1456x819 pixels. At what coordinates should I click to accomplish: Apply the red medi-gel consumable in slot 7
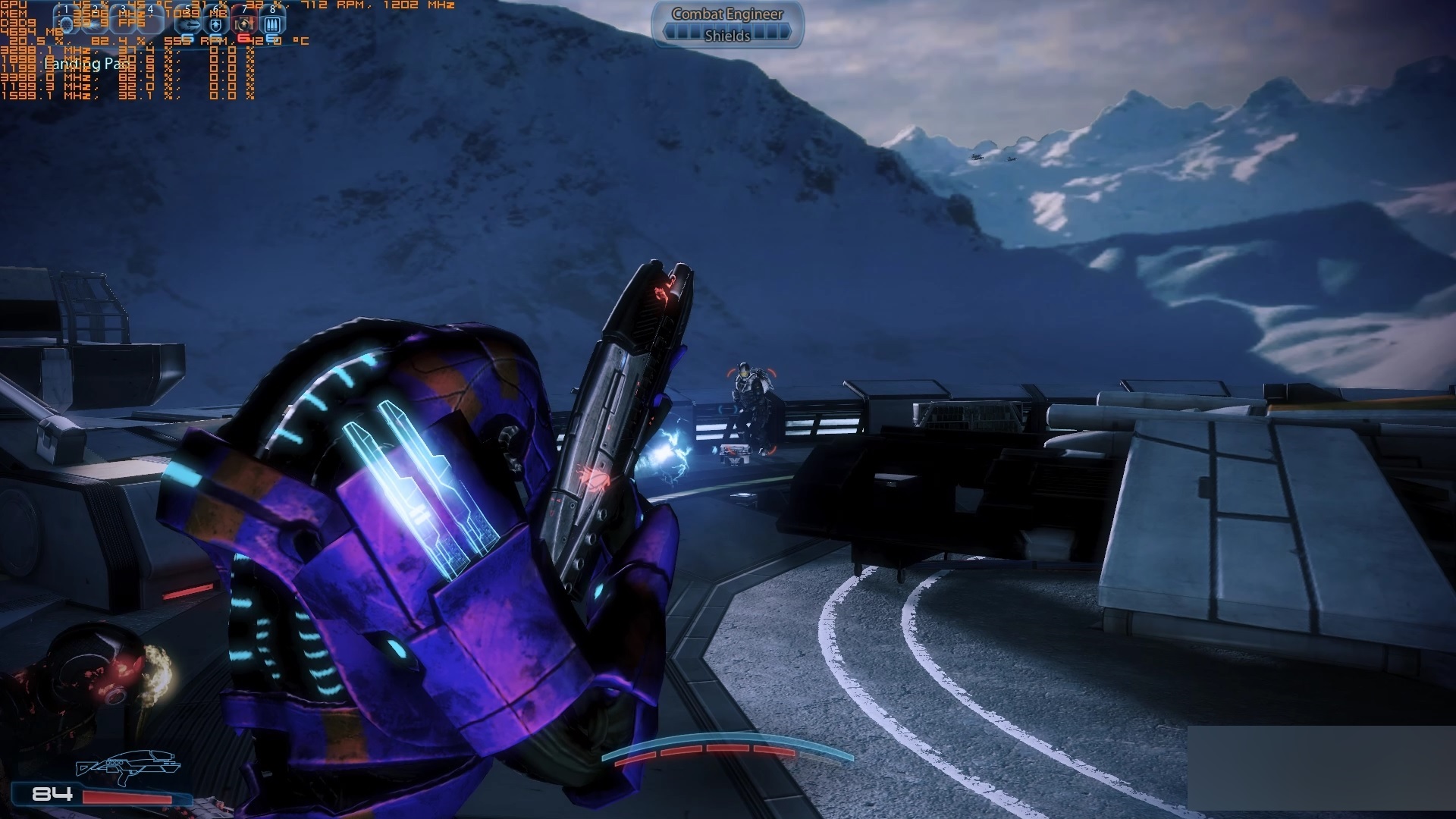pyautogui.click(x=244, y=24)
